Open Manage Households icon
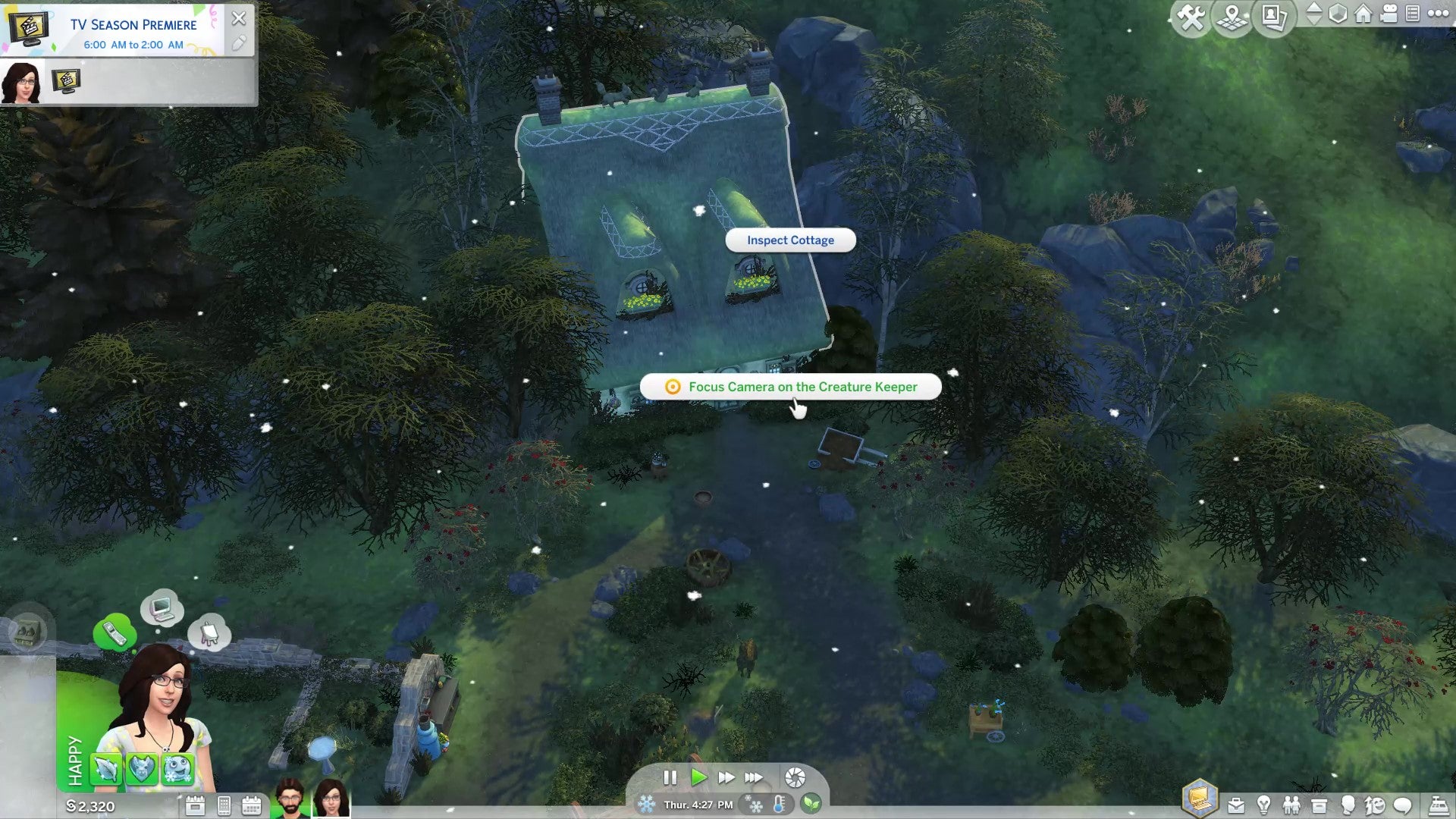Viewport: 1456px width, 819px height. tap(1272, 17)
